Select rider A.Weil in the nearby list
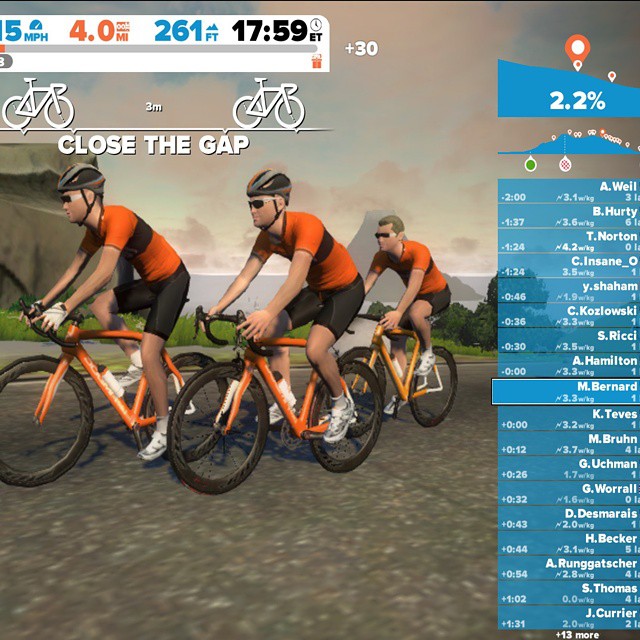 568,192
